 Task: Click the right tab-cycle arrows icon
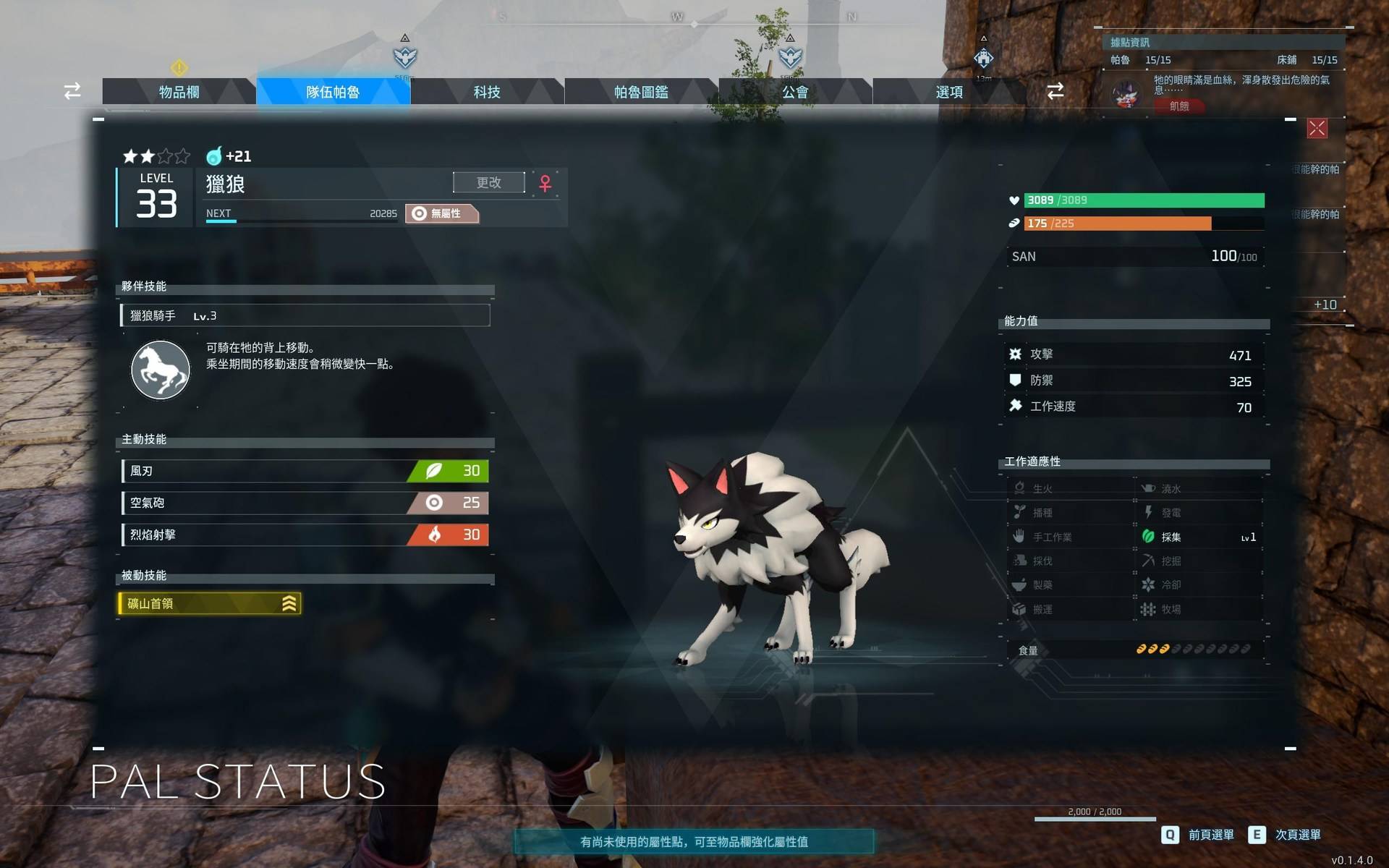1055,91
